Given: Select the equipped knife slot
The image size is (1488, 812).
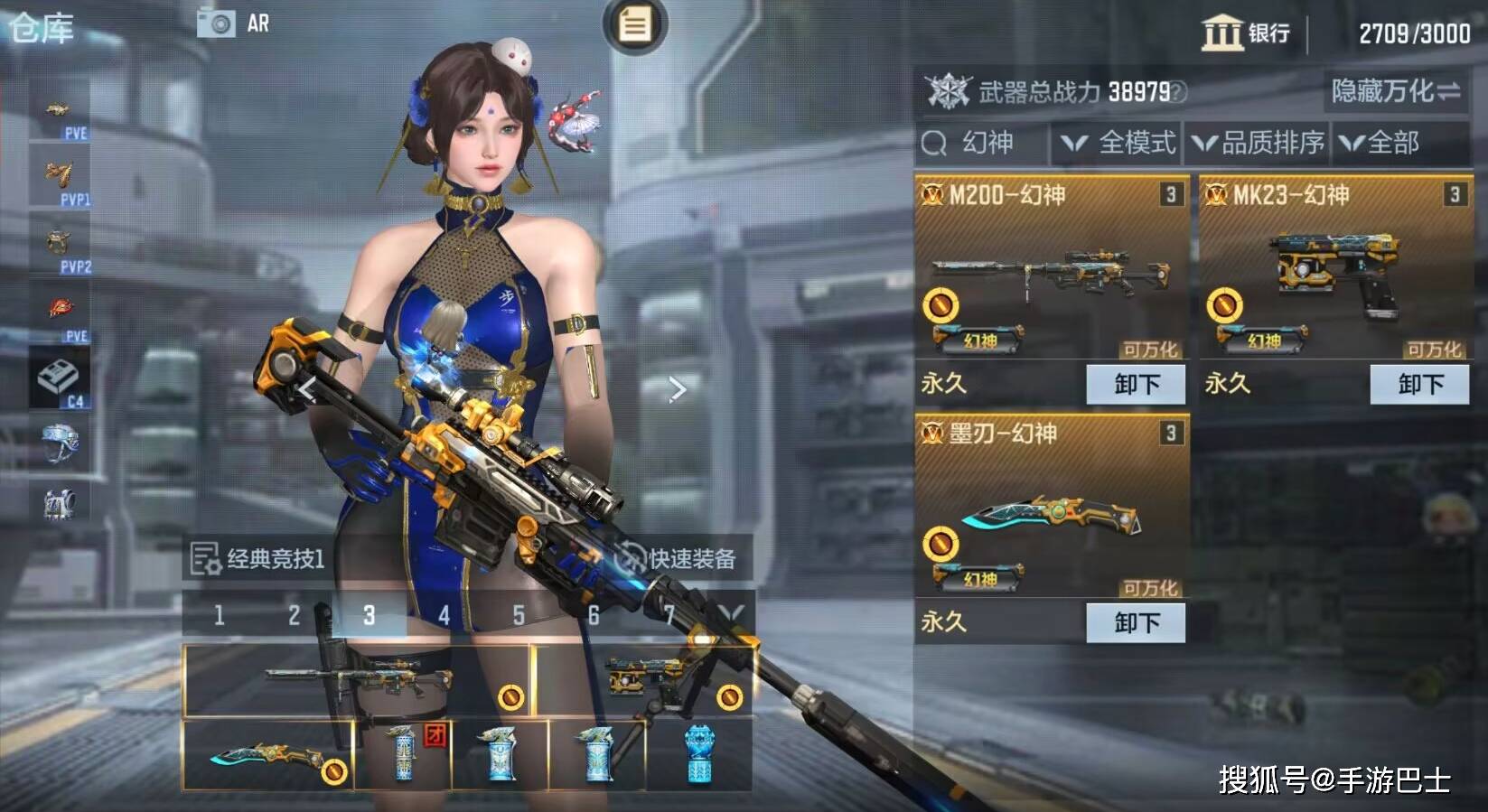Looking at the screenshot, I should tap(268, 756).
